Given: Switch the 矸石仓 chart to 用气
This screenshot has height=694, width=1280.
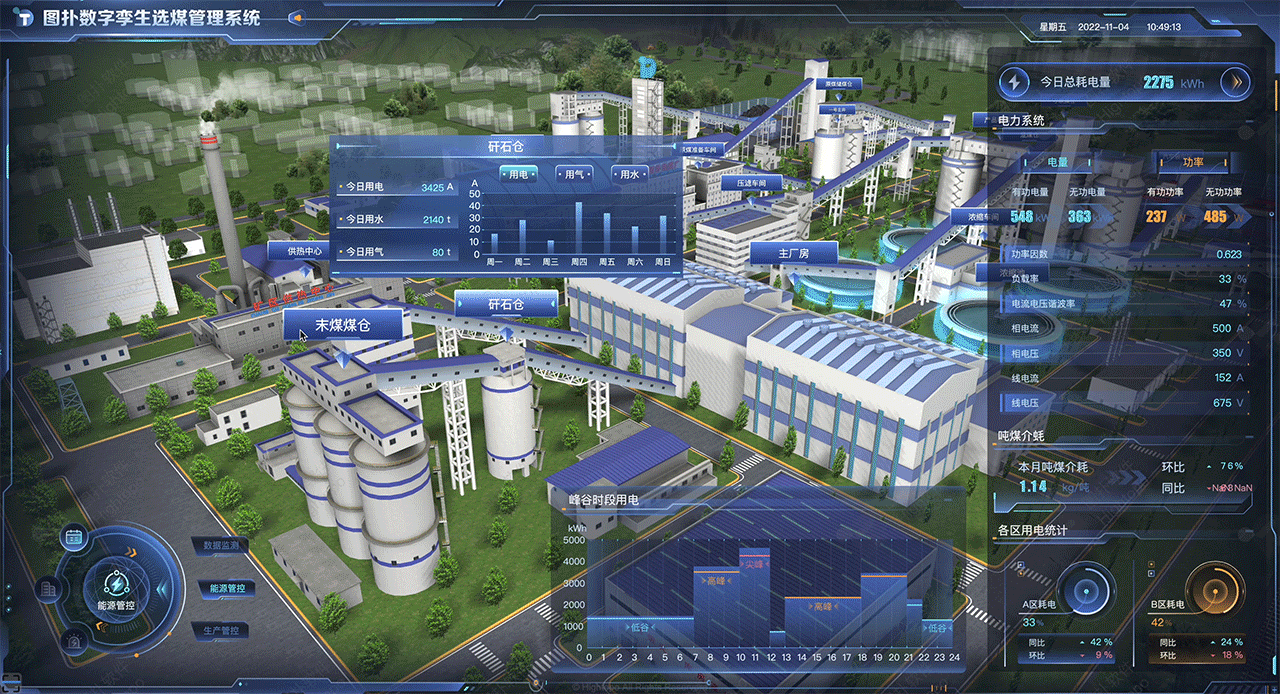Looking at the screenshot, I should [574, 174].
